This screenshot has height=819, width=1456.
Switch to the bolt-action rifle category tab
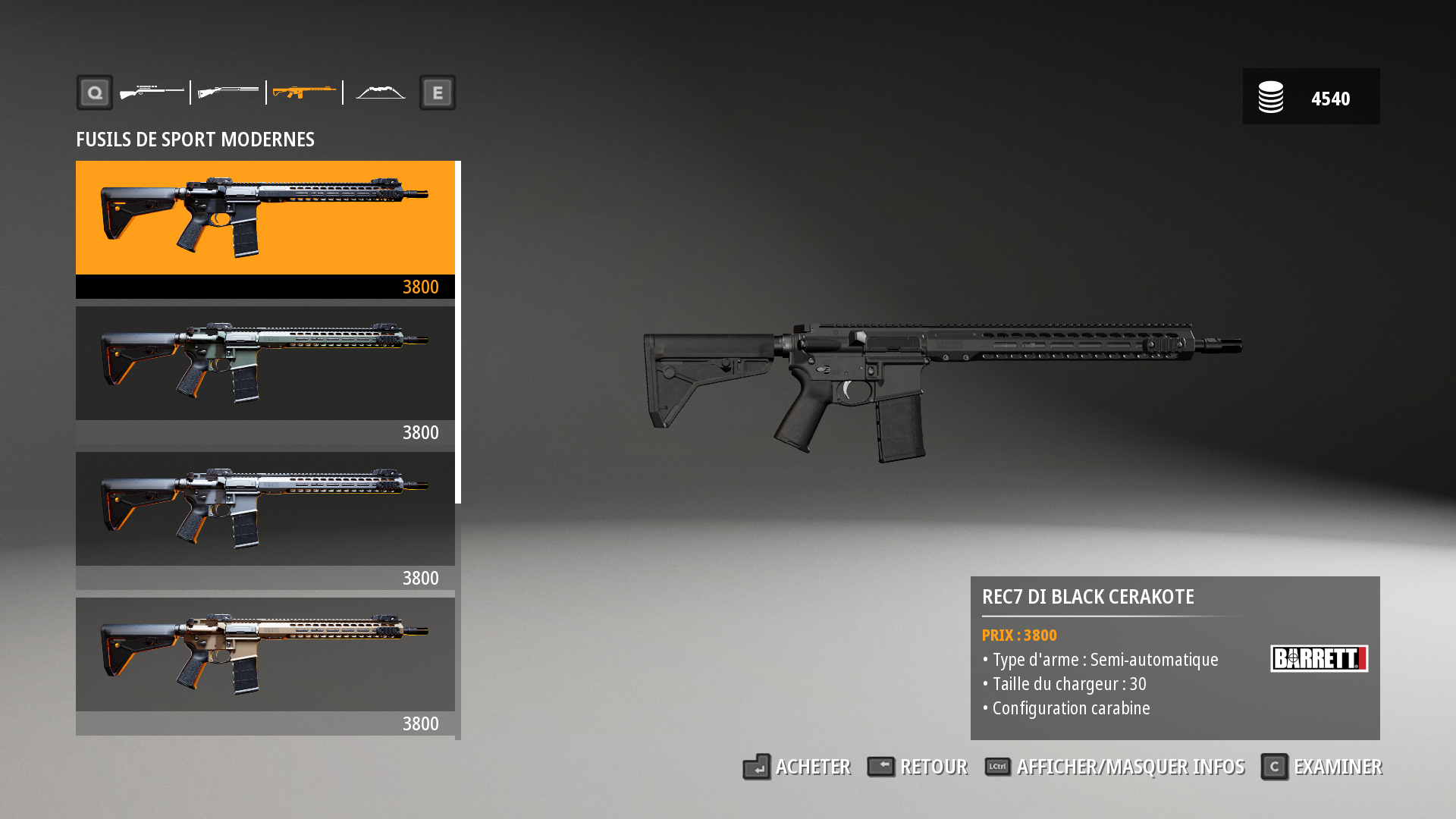pyautogui.click(x=152, y=93)
